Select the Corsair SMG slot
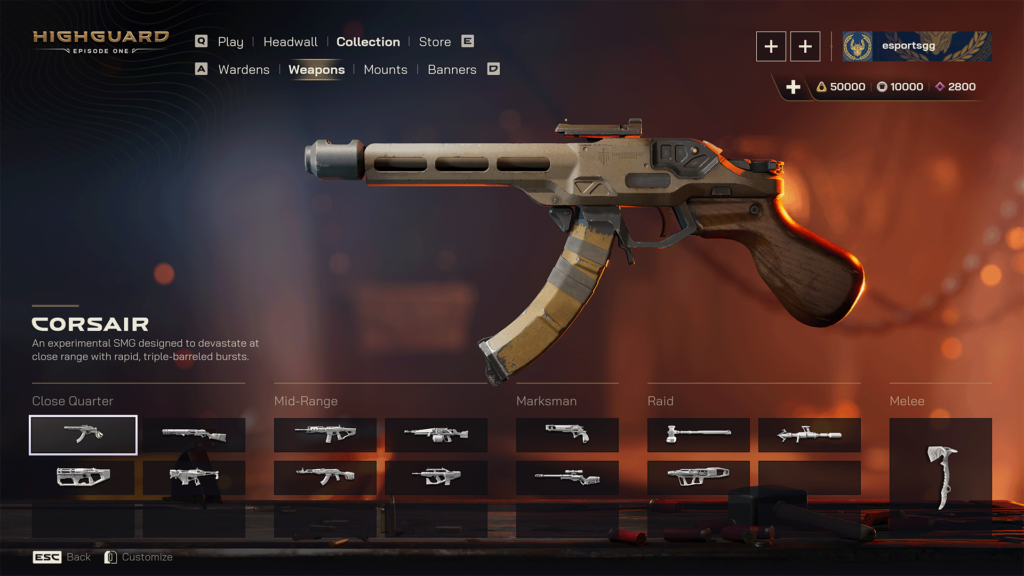Image resolution: width=1024 pixels, height=576 pixels. pos(83,435)
